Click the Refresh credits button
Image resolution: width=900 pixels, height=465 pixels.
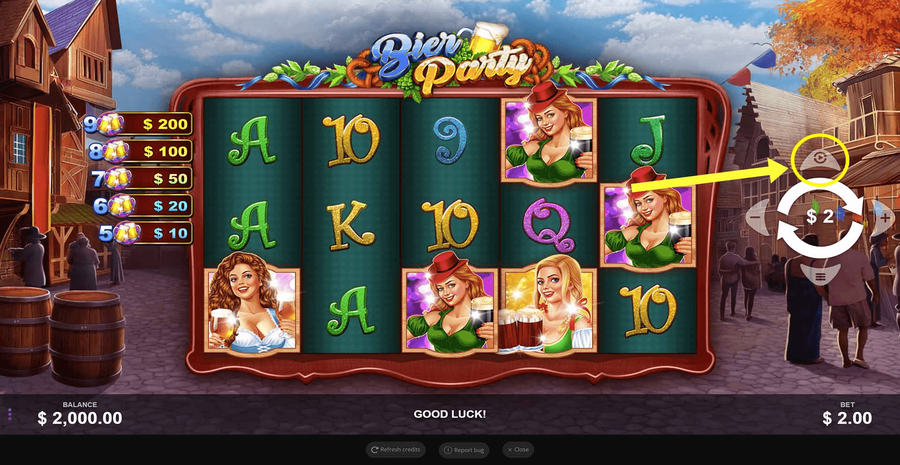pos(396,450)
